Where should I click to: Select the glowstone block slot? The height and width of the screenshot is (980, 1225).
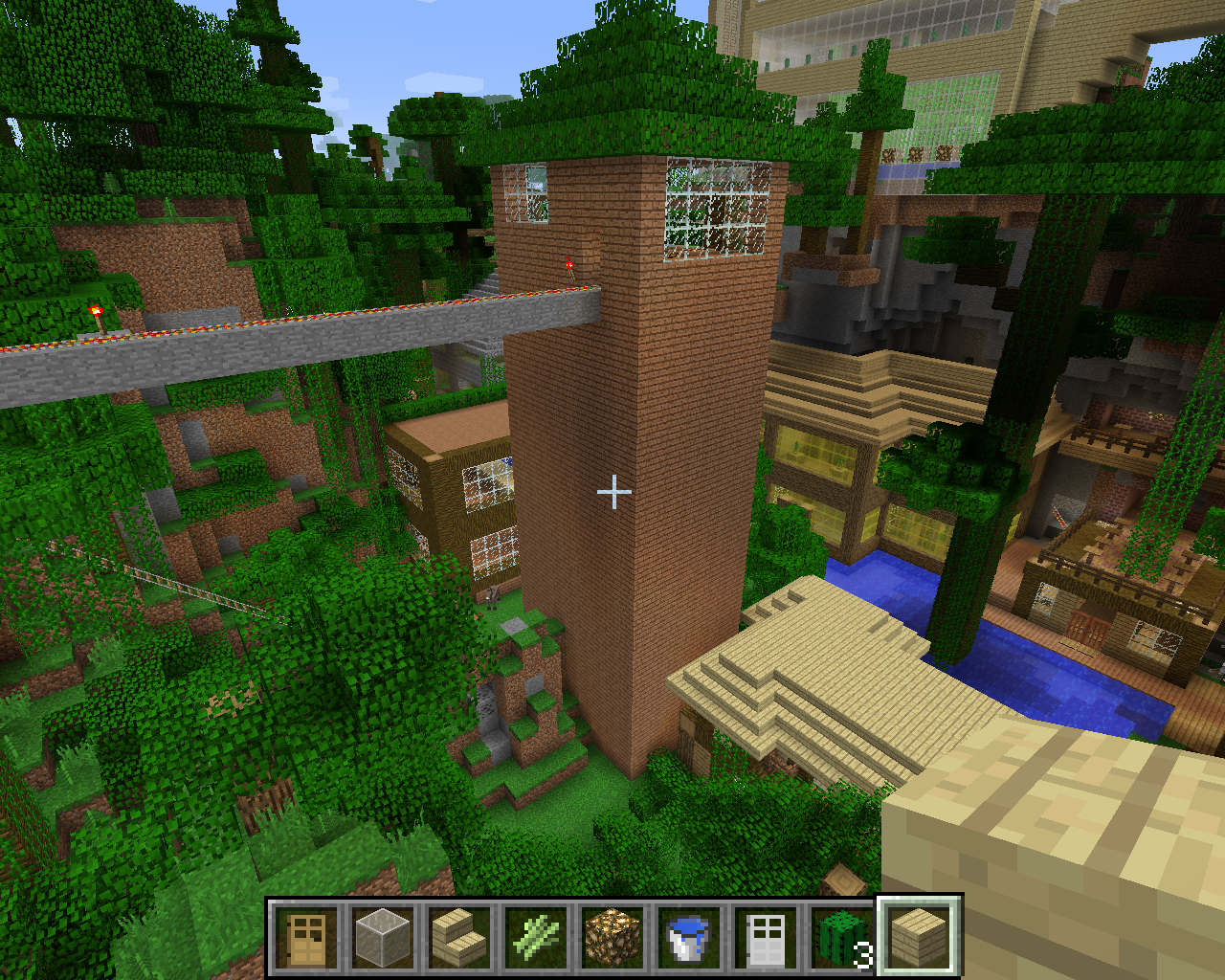(x=613, y=937)
